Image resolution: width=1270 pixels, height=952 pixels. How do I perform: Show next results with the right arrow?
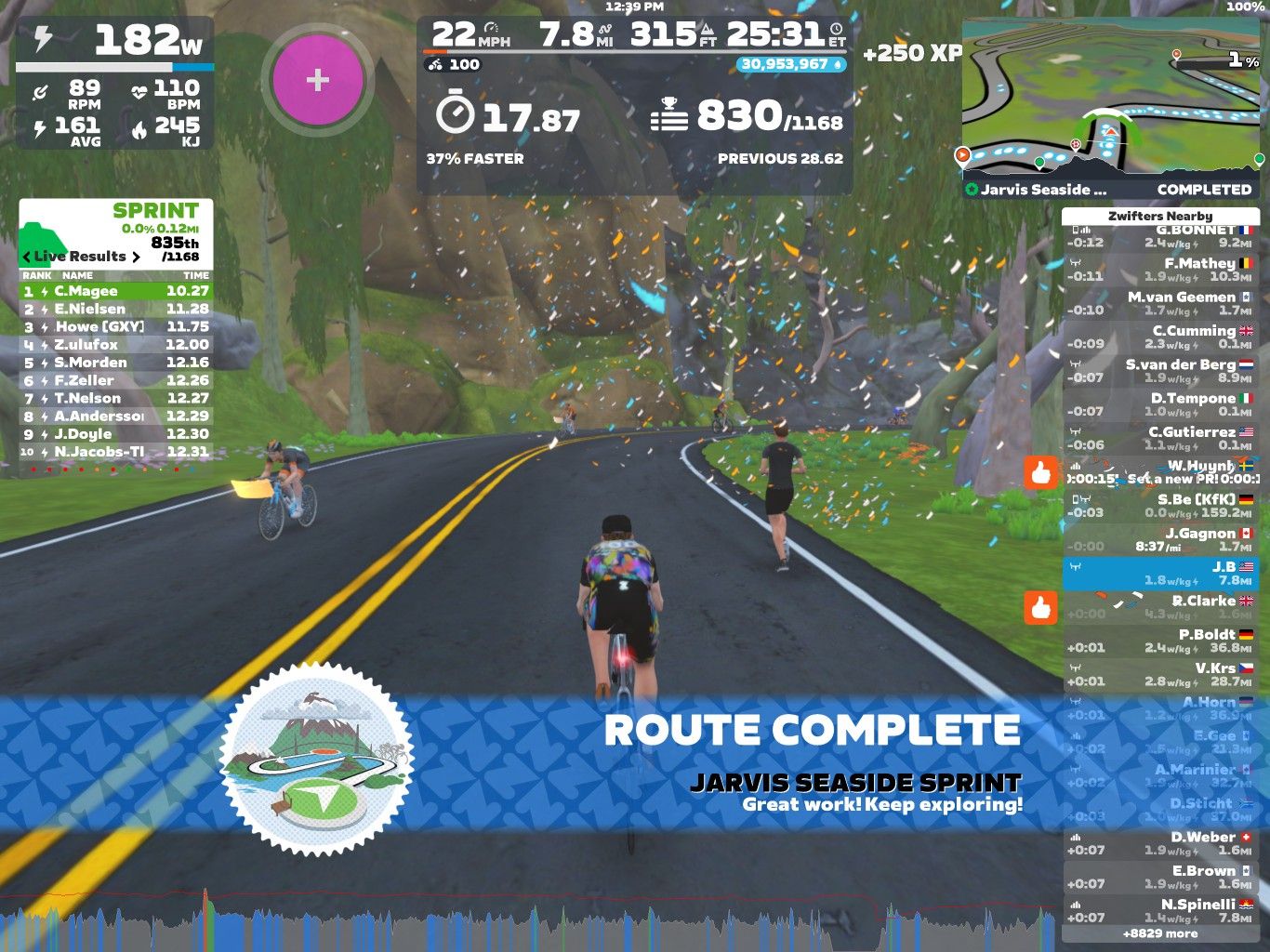coord(136,257)
